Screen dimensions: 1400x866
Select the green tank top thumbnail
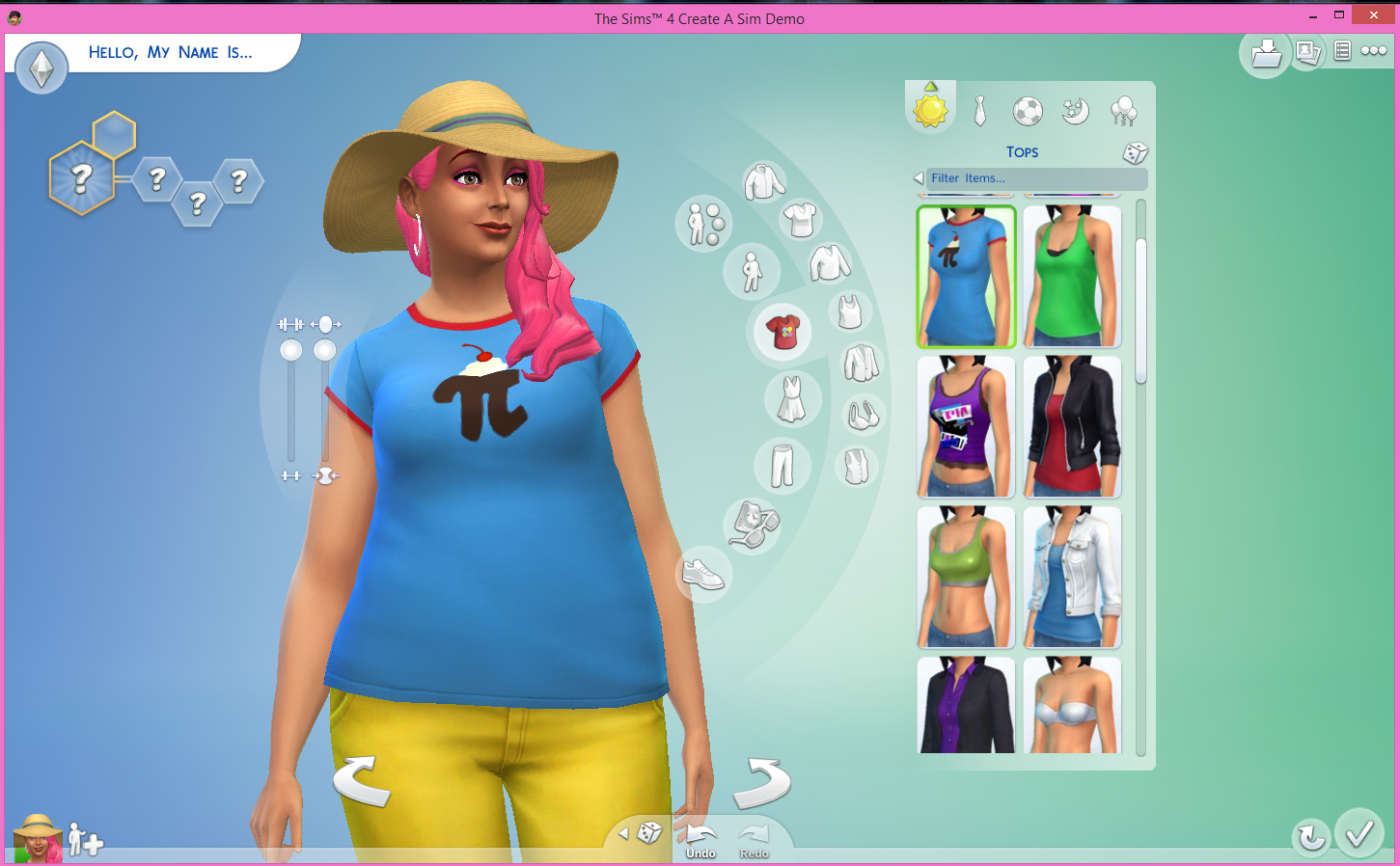(1072, 277)
